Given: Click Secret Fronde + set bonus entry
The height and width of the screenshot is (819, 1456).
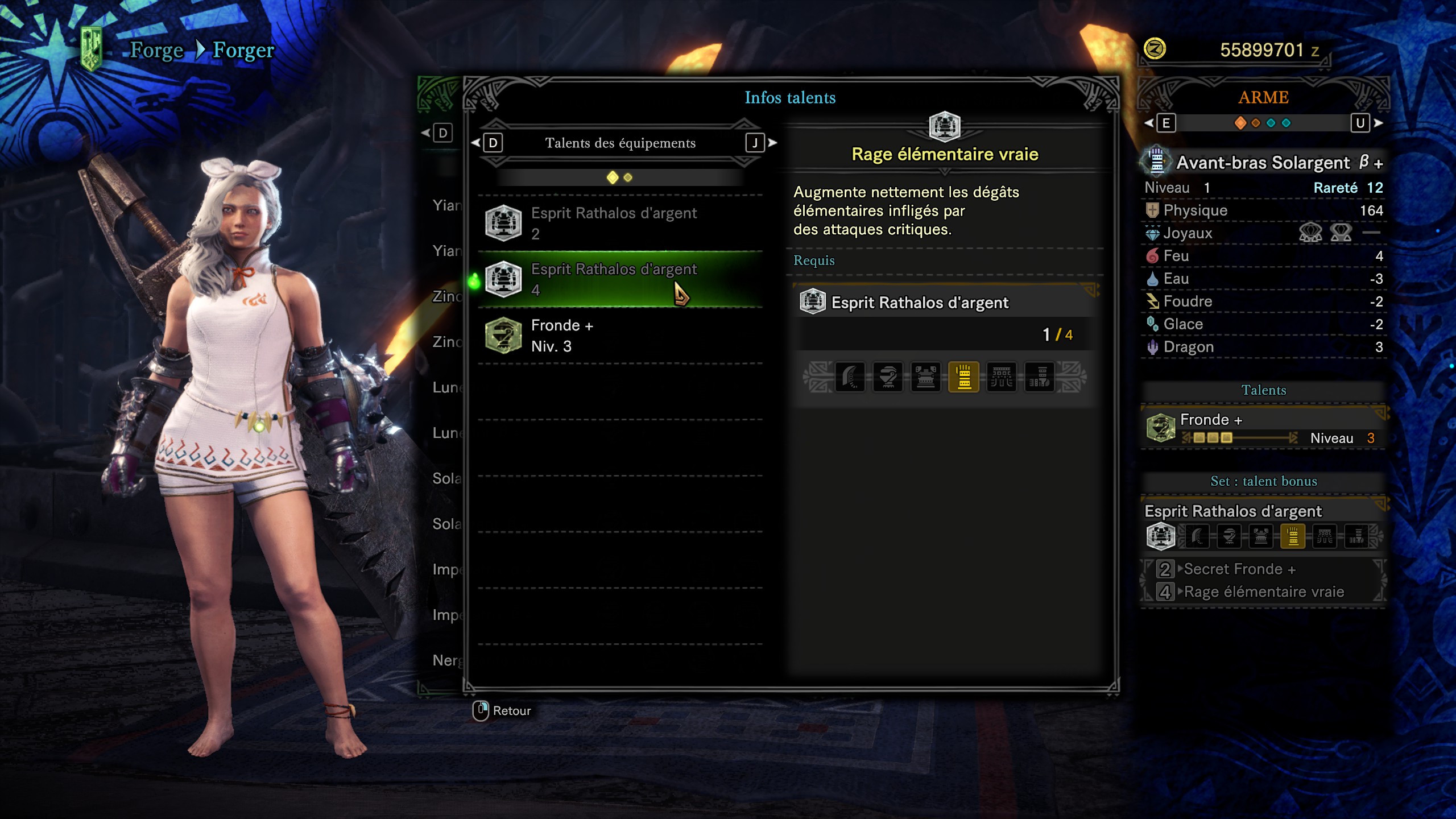Looking at the screenshot, I should [1239, 569].
